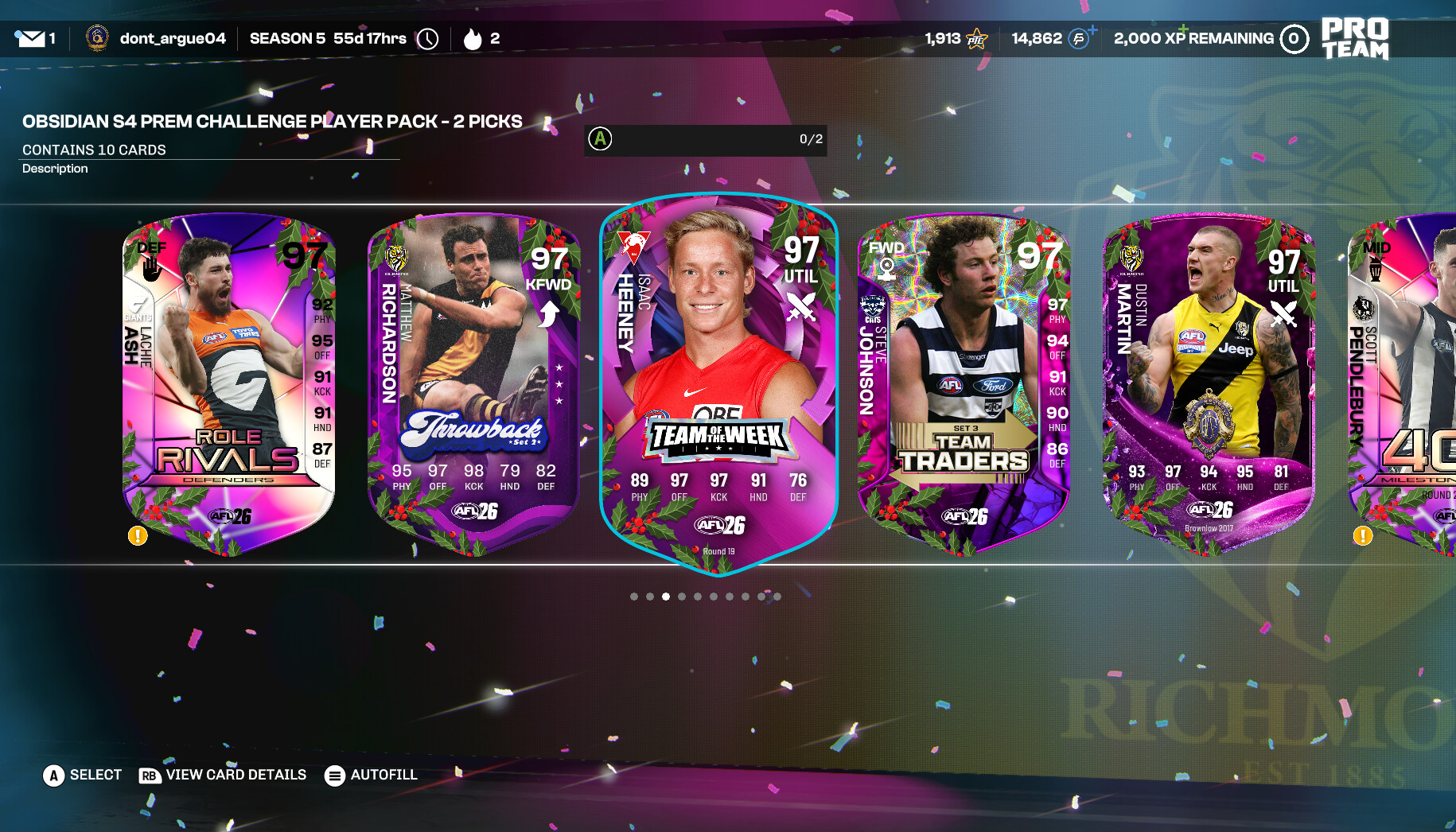Autofill the pack picks

coord(371,775)
